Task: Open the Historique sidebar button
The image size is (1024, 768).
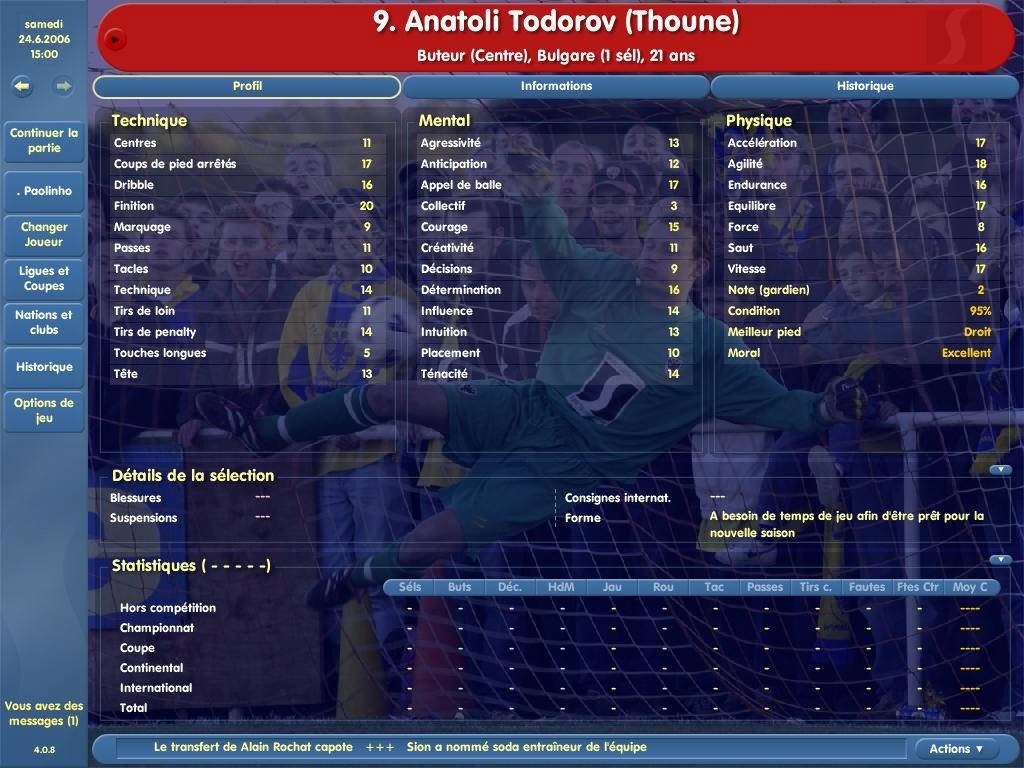Action: coord(44,367)
